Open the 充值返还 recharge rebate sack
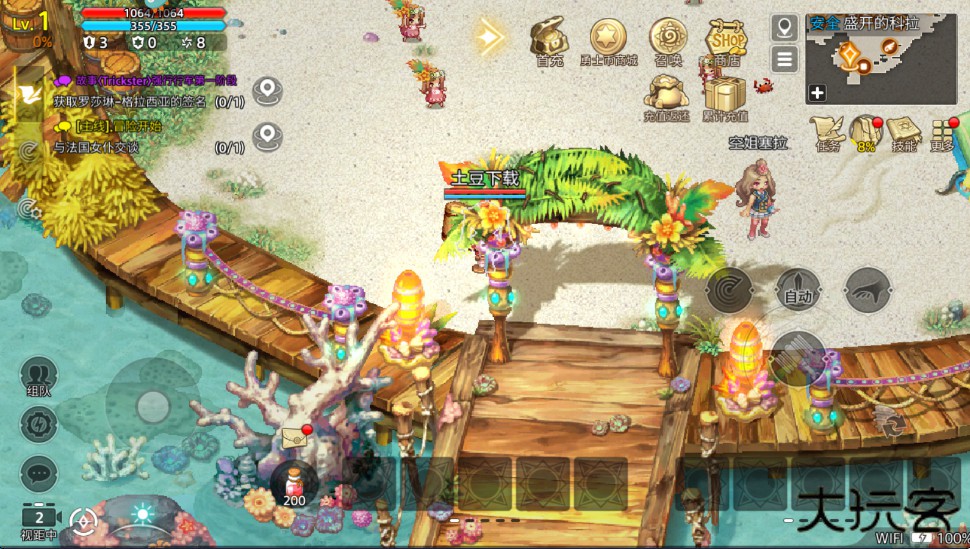The width and height of the screenshot is (970, 549). 667,95
